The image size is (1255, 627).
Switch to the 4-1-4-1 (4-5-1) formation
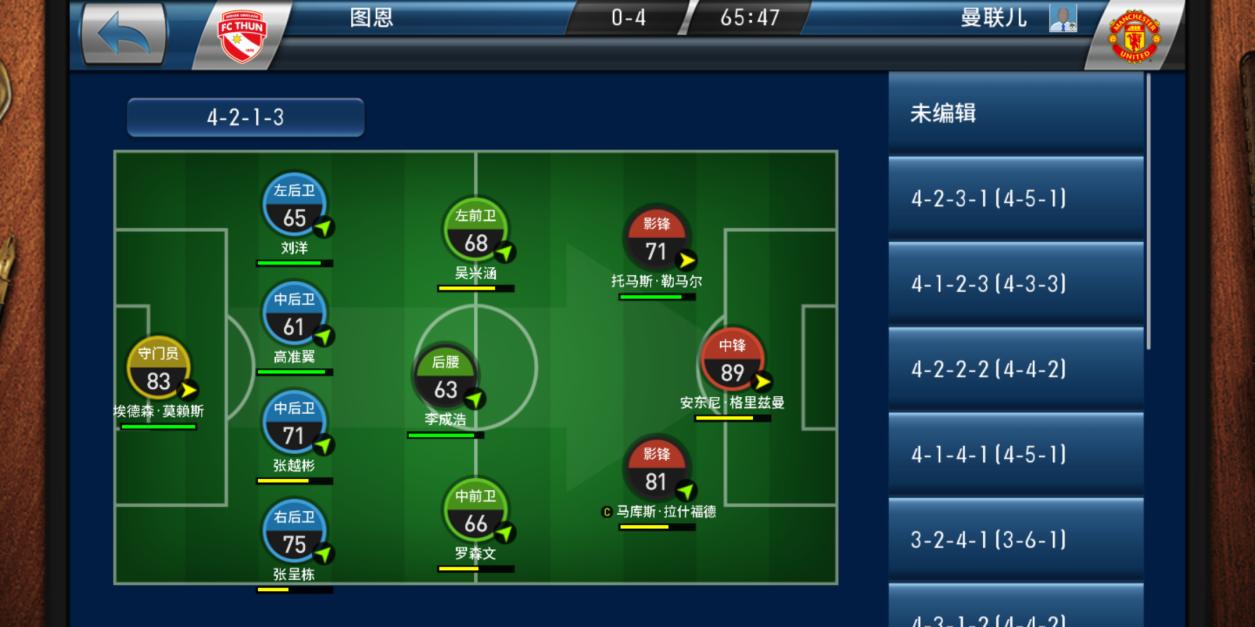tap(1015, 455)
